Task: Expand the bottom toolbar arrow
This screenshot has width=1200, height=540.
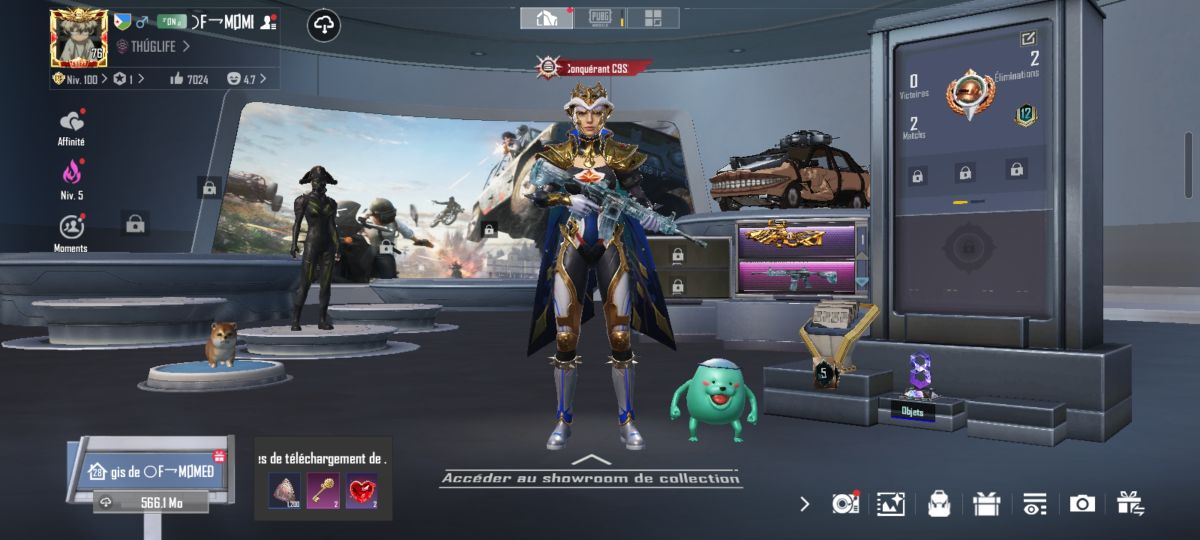Action: [805, 504]
